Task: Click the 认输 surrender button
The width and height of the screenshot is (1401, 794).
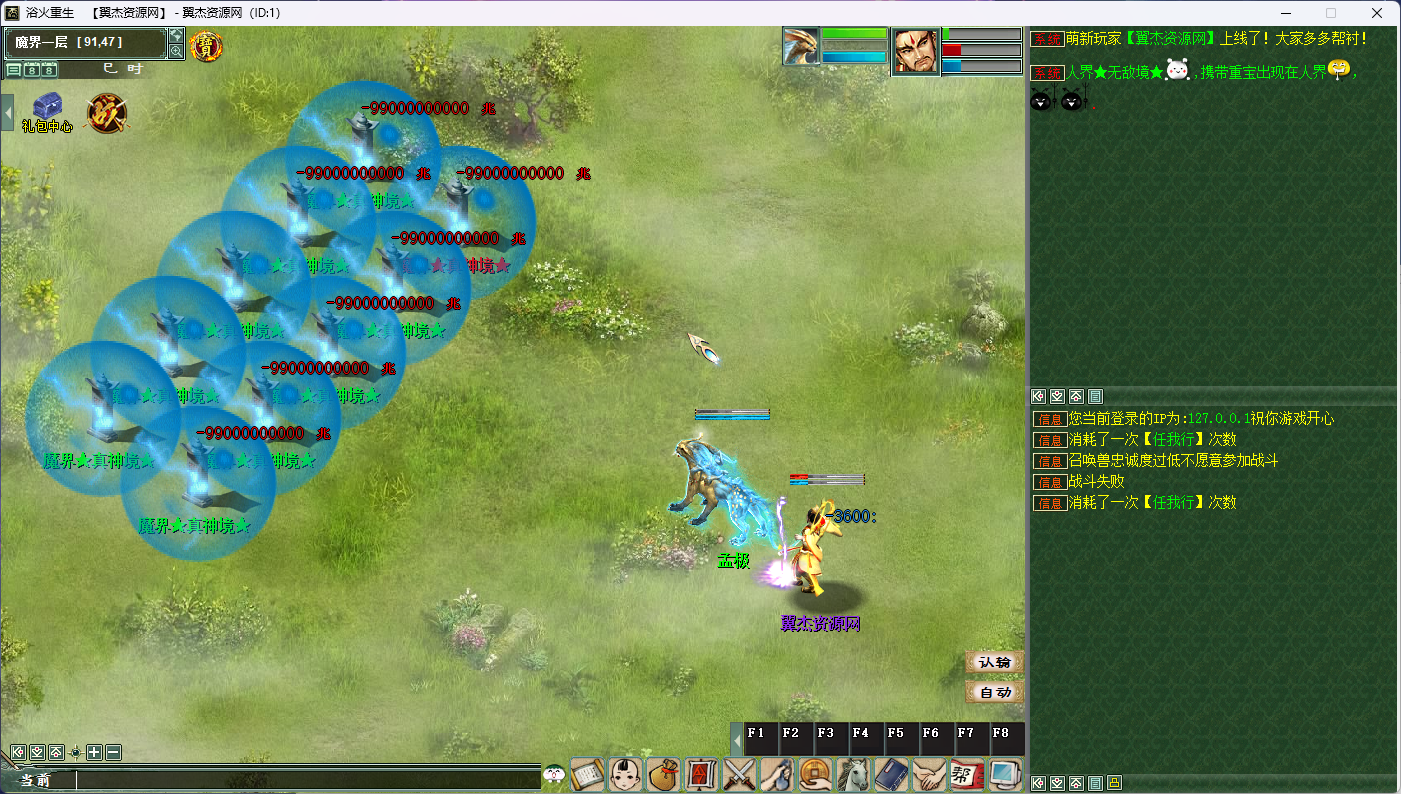Action: tap(994, 662)
